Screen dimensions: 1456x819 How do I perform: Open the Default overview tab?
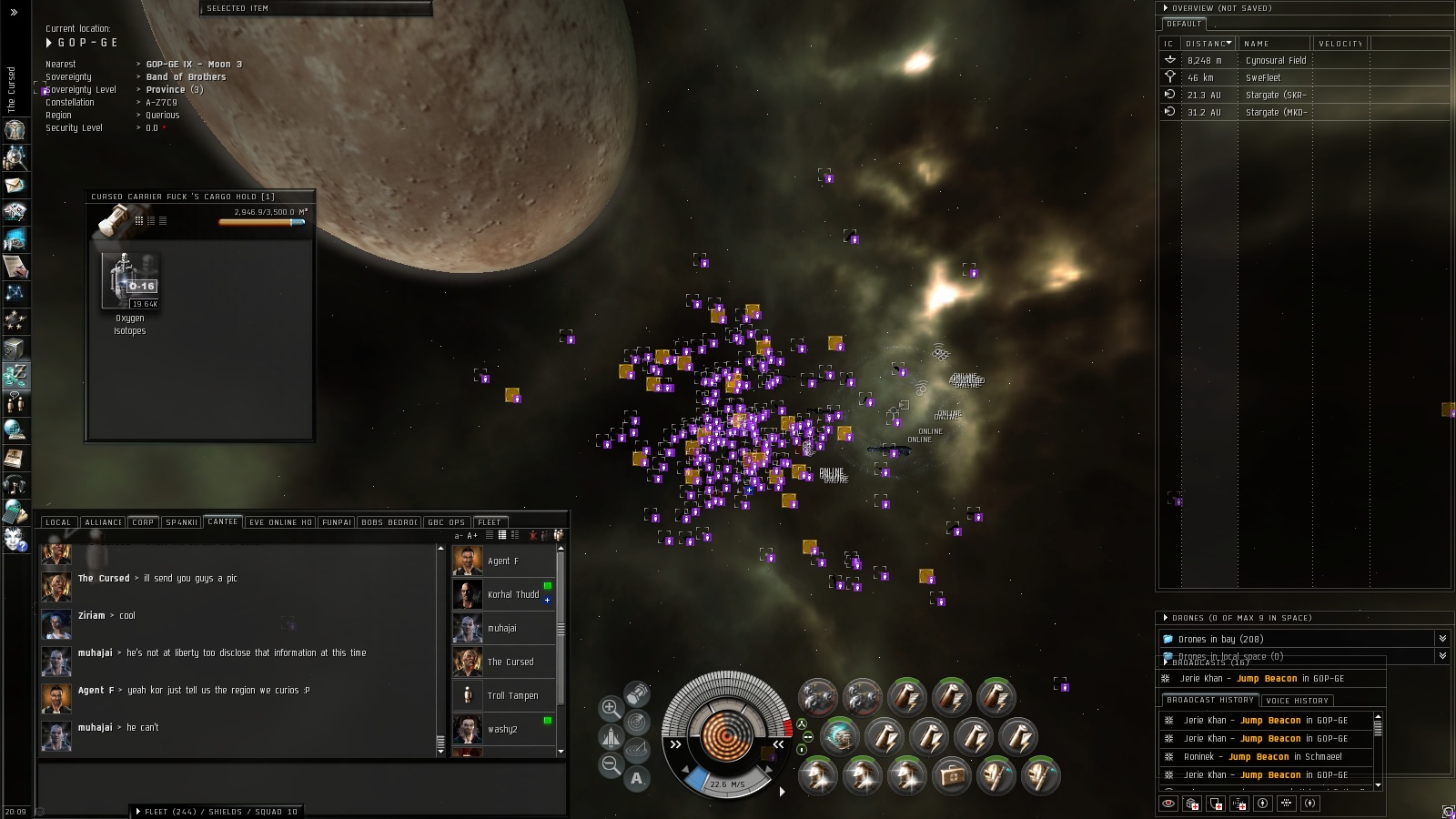[1184, 24]
